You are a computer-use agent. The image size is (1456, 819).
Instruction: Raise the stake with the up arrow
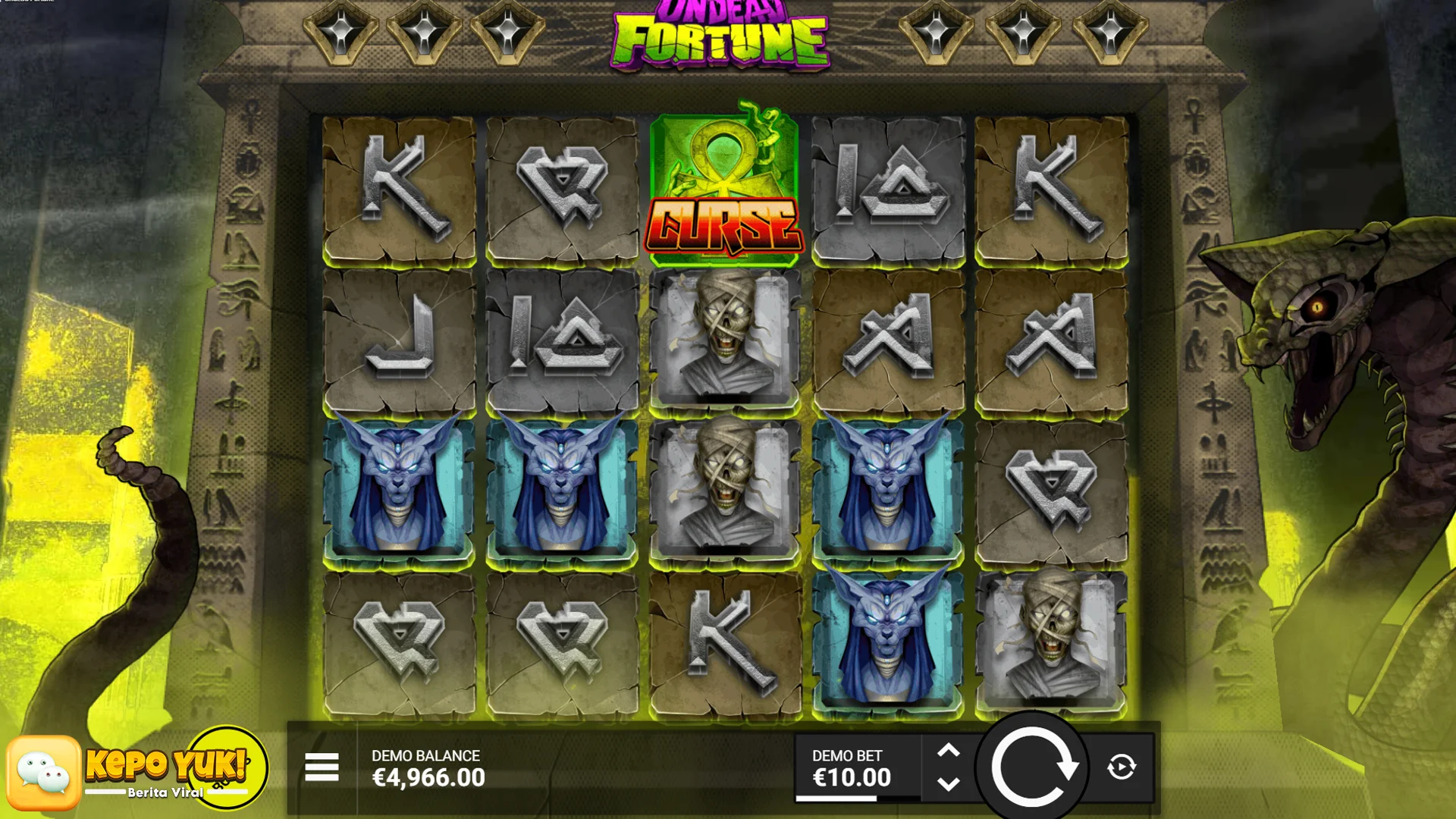[x=949, y=752]
